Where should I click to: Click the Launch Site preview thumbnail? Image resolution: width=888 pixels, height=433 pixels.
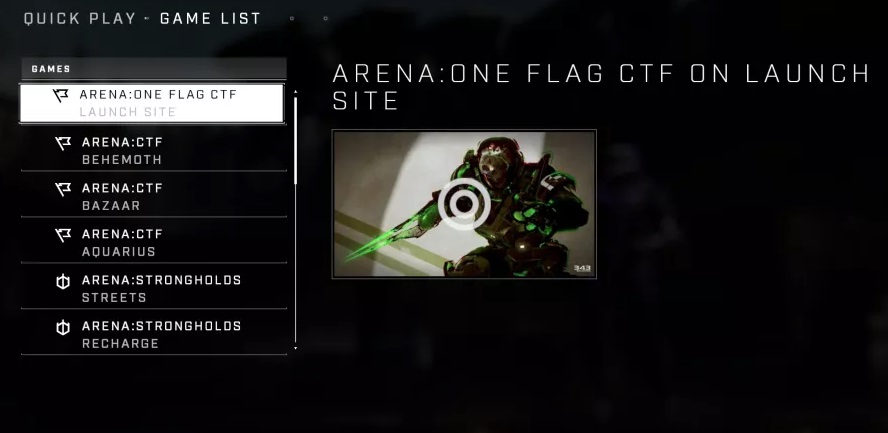tap(464, 204)
